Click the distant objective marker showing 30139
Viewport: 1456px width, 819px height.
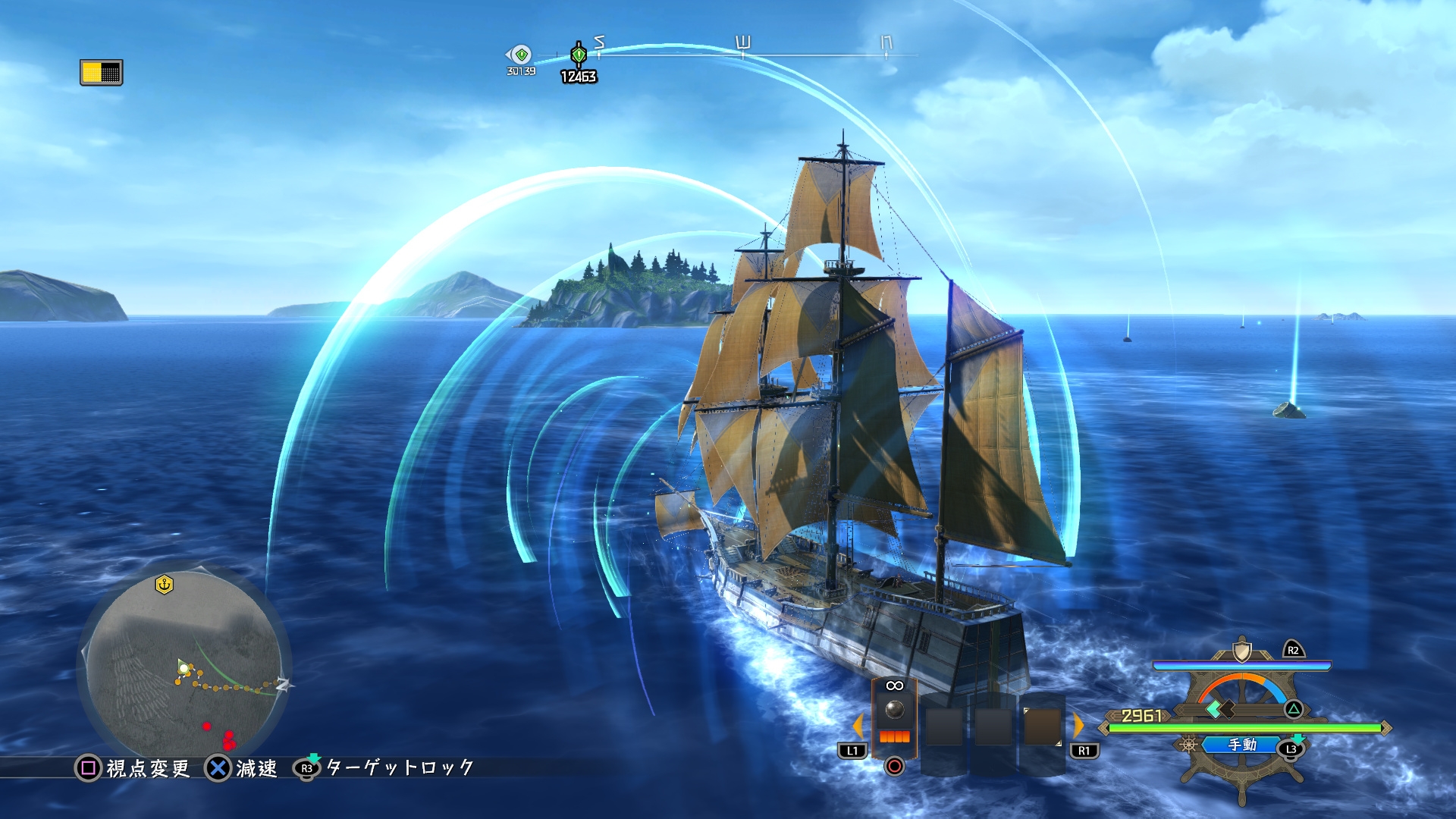(520, 55)
